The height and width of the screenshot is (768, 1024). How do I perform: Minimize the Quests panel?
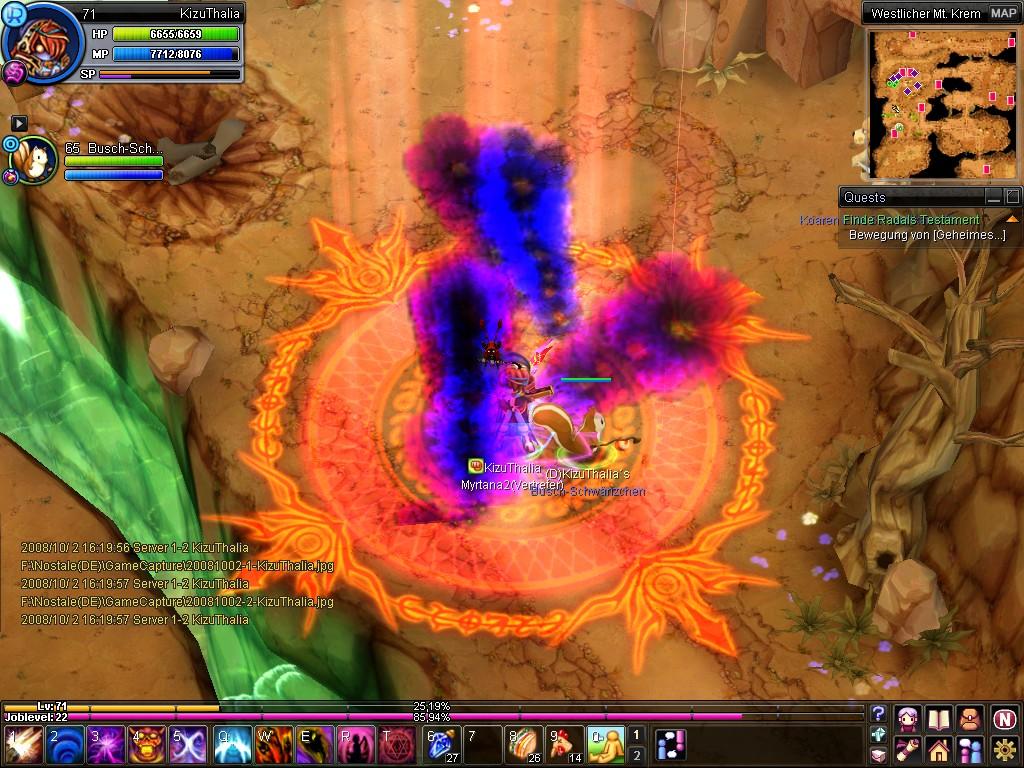pos(993,197)
